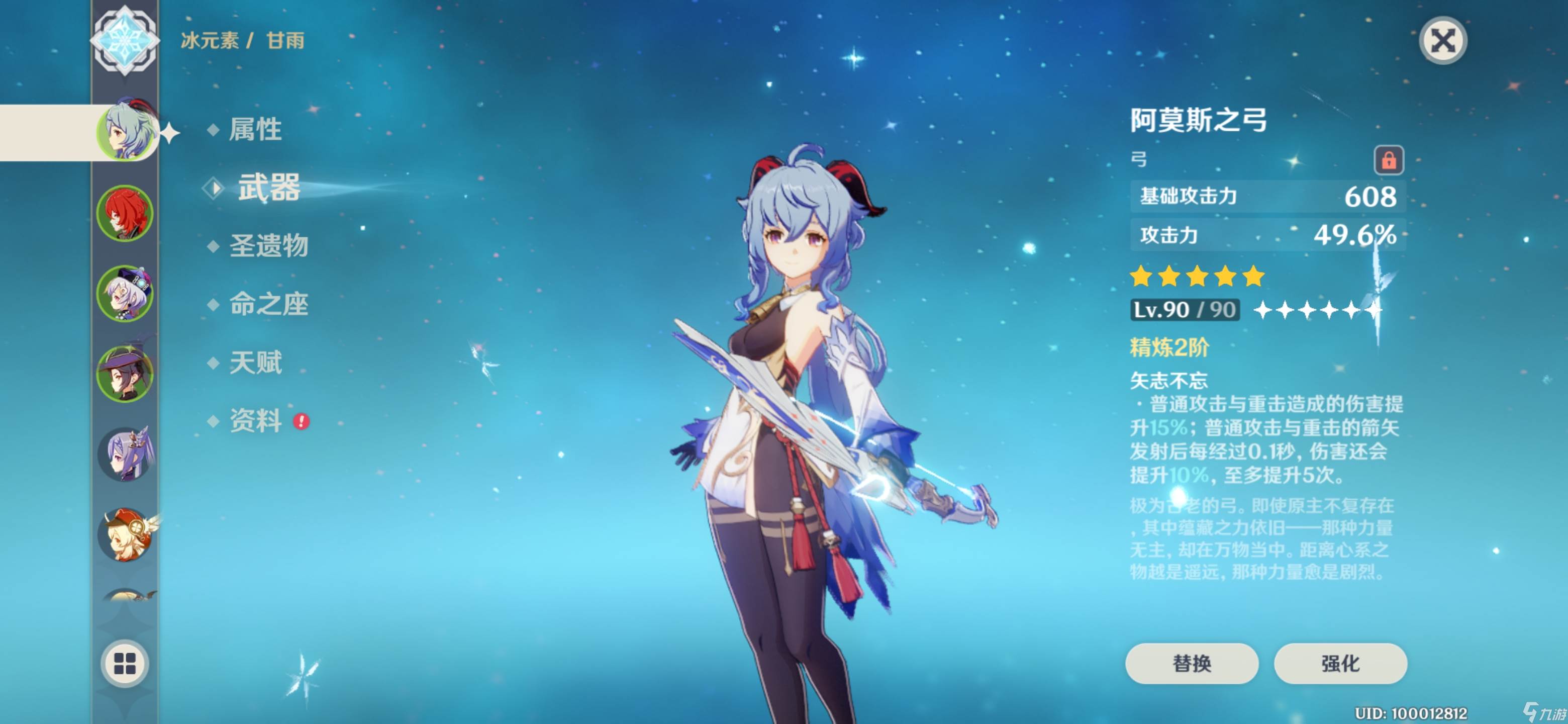Open the 属性 attributes tab
The height and width of the screenshot is (724, 1568).
[254, 129]
